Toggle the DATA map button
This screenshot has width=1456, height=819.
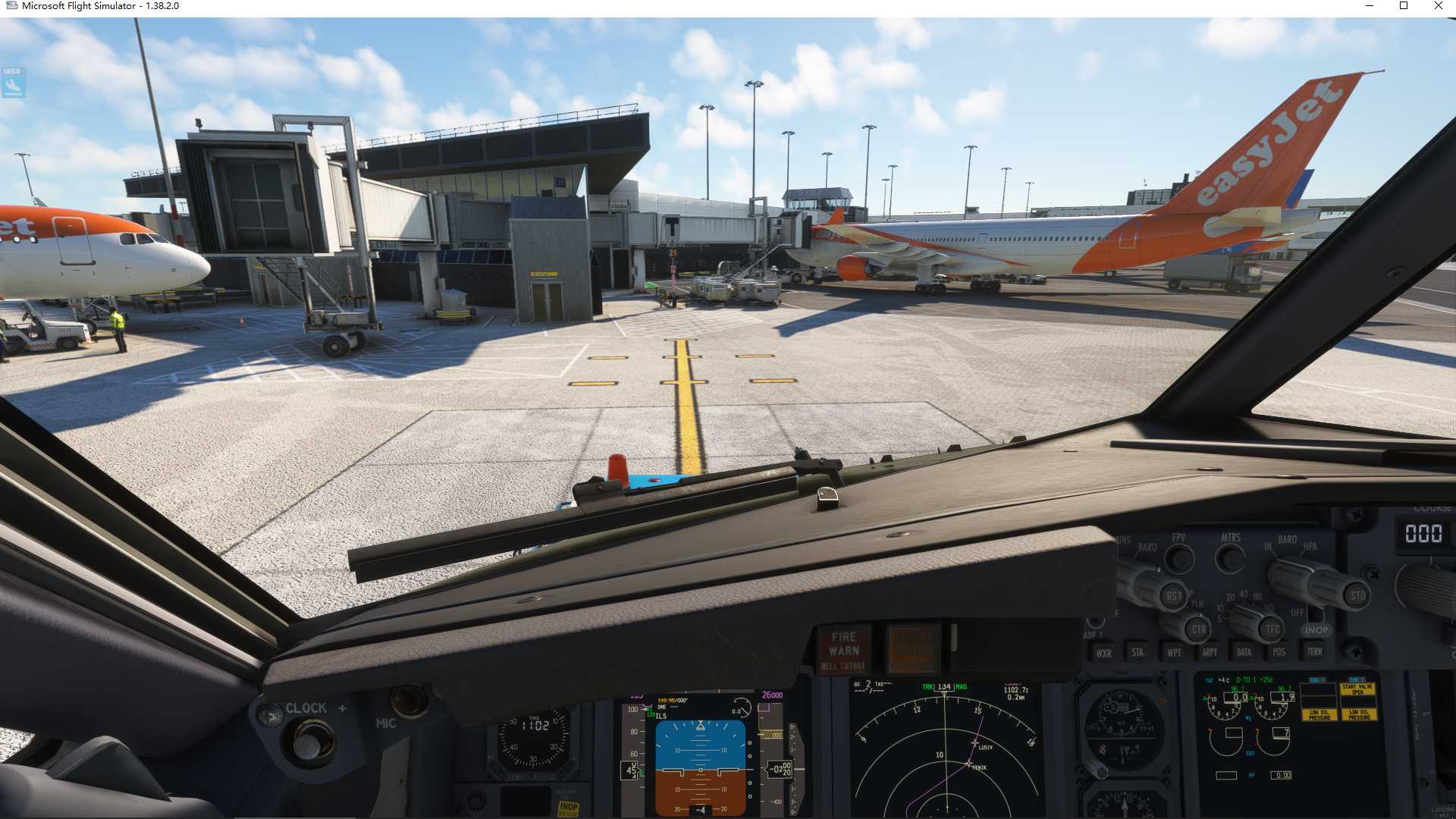[x=1244, y=652]
